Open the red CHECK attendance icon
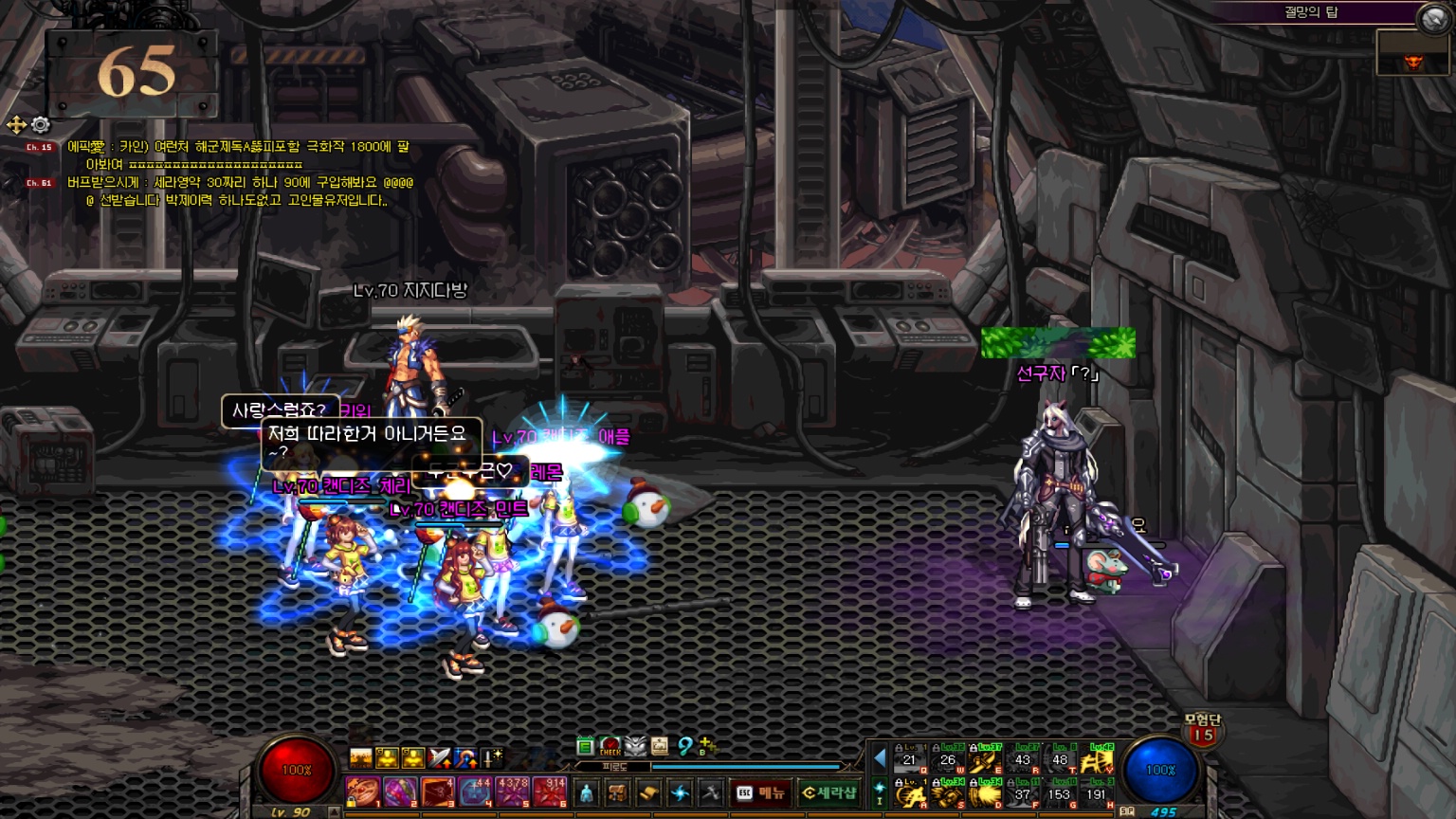This screenshot has height=819, width=1456. click(610, 747)
